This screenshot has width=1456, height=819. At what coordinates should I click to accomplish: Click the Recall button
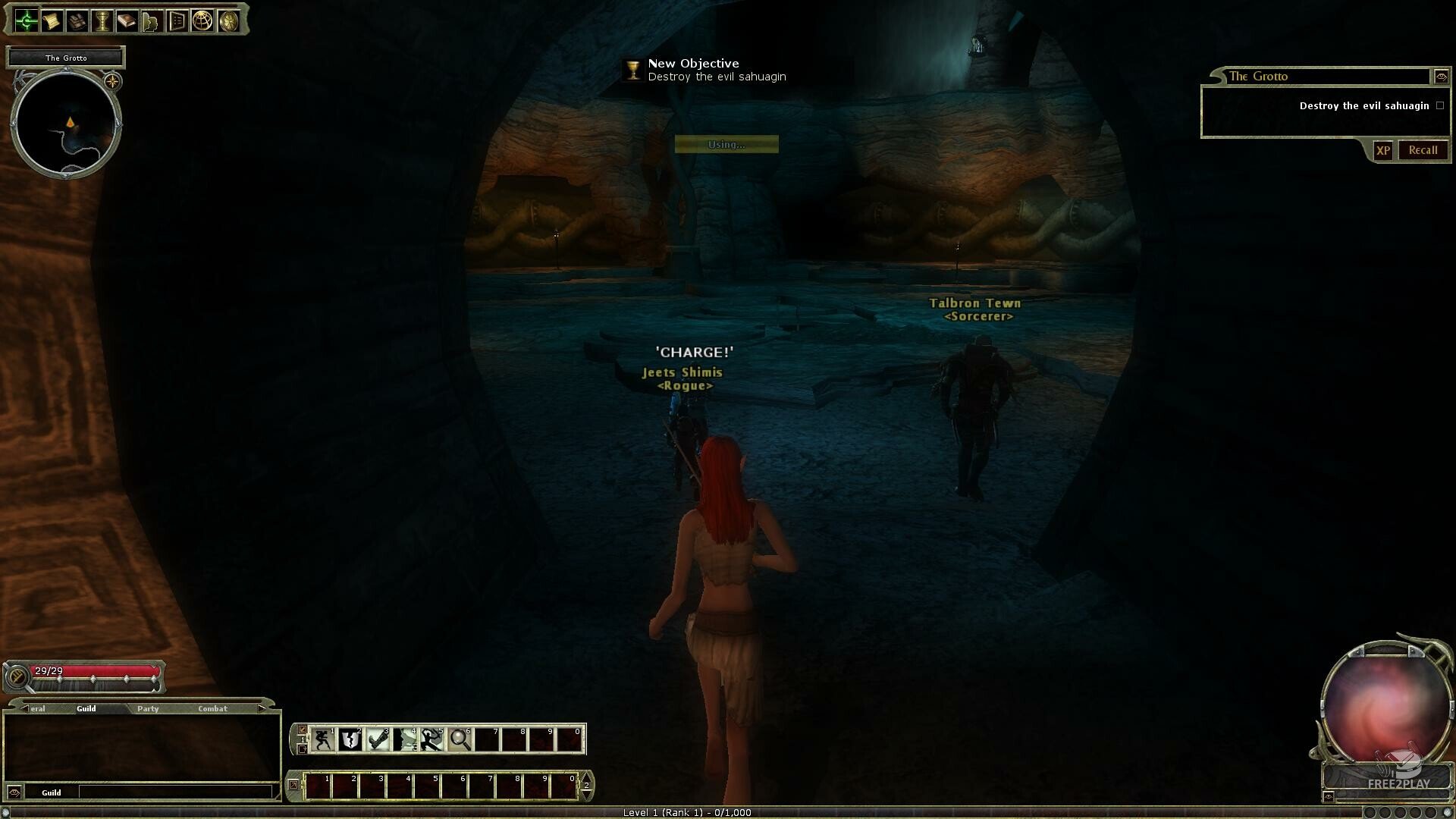pyautogui.click(x=1423, y=150)
